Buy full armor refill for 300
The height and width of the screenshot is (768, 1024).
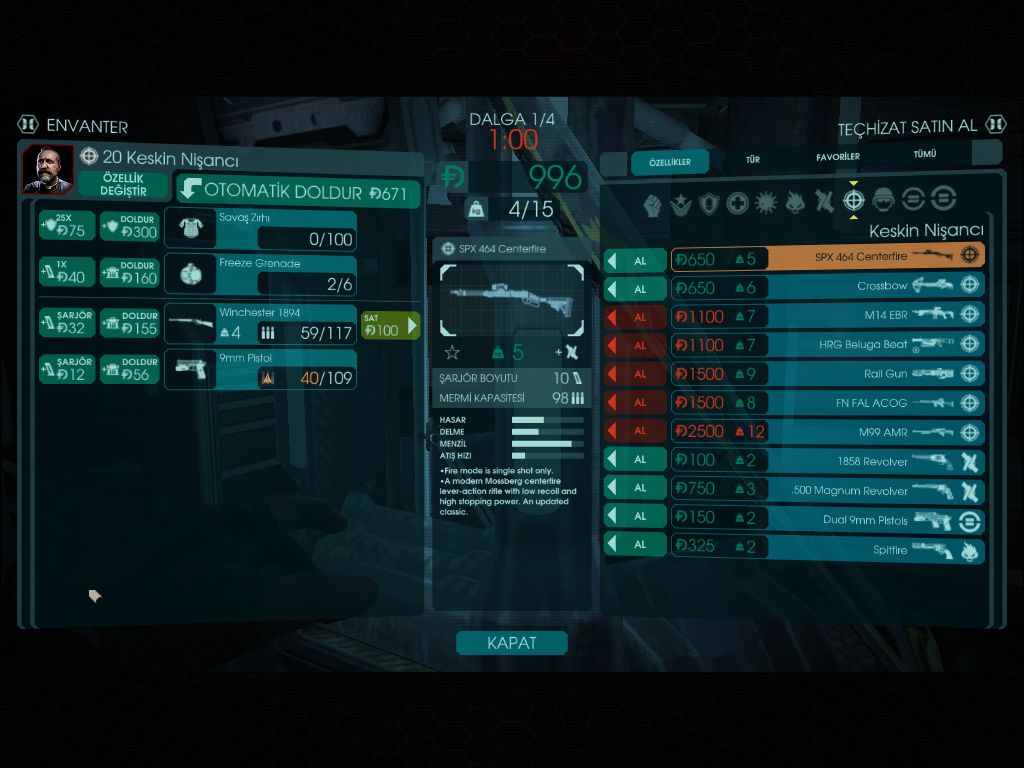coord(130,227)
